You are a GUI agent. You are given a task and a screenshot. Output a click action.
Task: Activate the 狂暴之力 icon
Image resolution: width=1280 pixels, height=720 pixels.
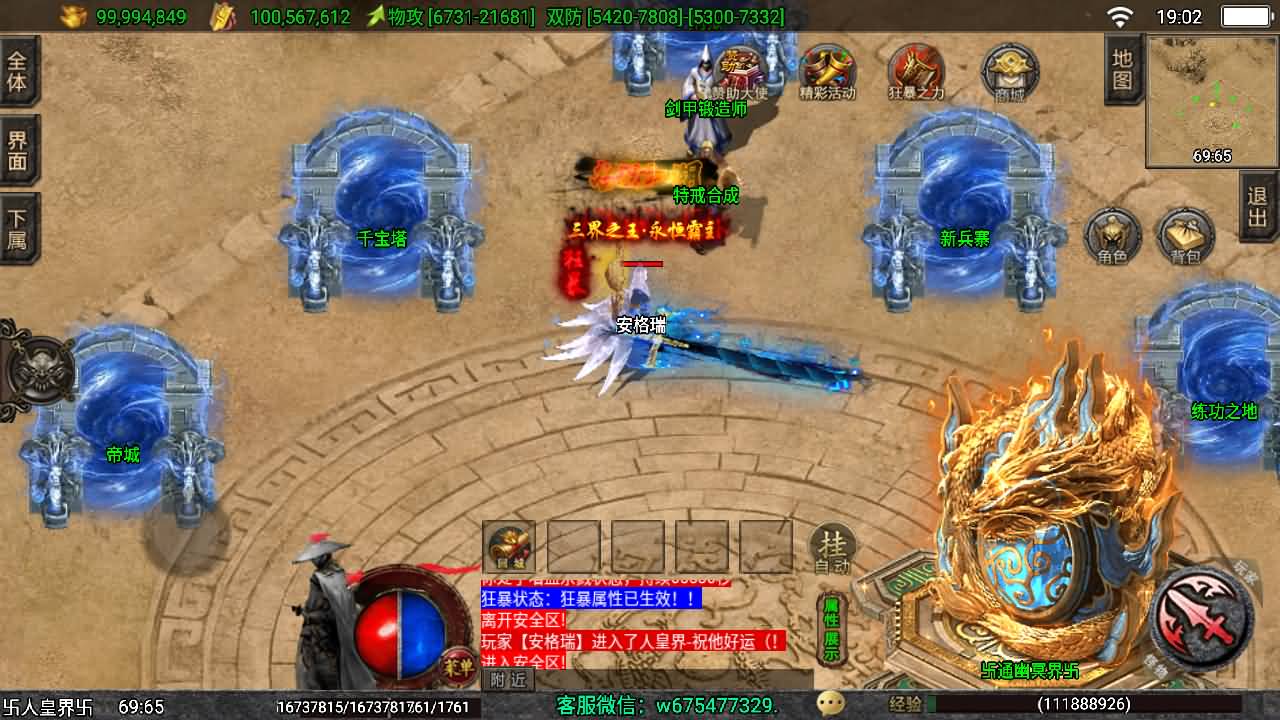click(x=917, y=70)
